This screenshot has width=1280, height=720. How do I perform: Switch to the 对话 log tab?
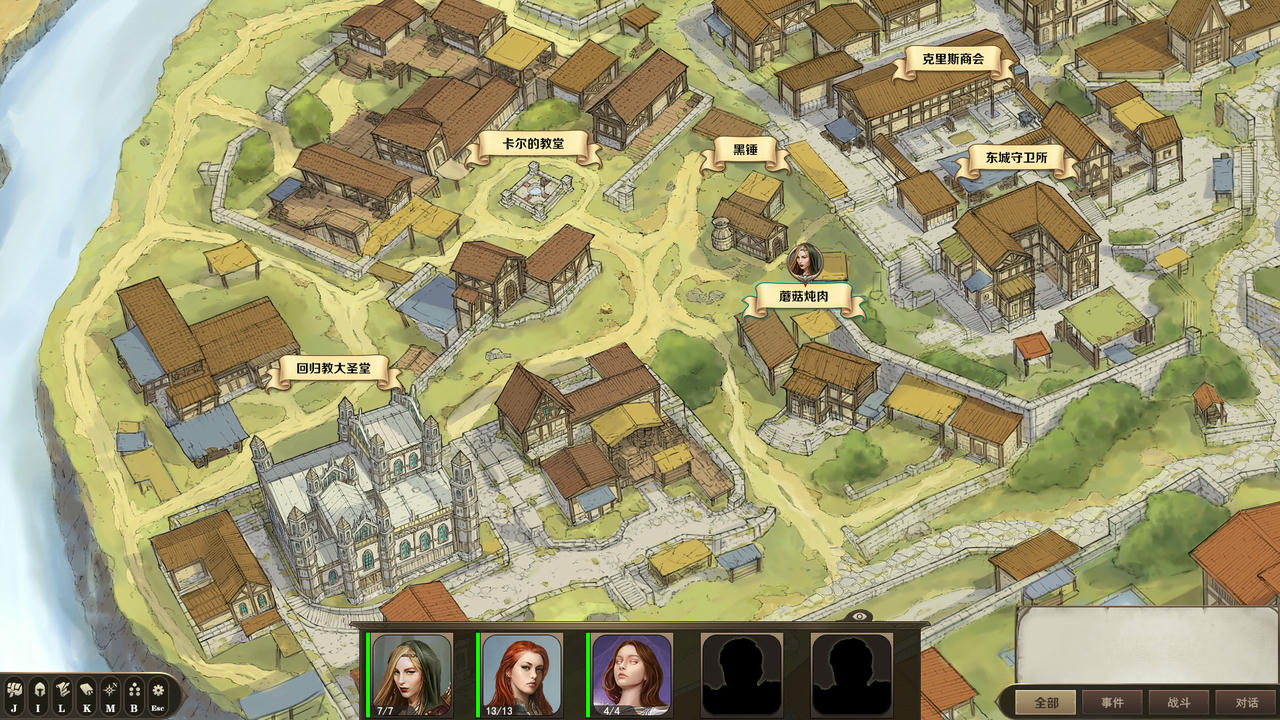click(1246, 702)
